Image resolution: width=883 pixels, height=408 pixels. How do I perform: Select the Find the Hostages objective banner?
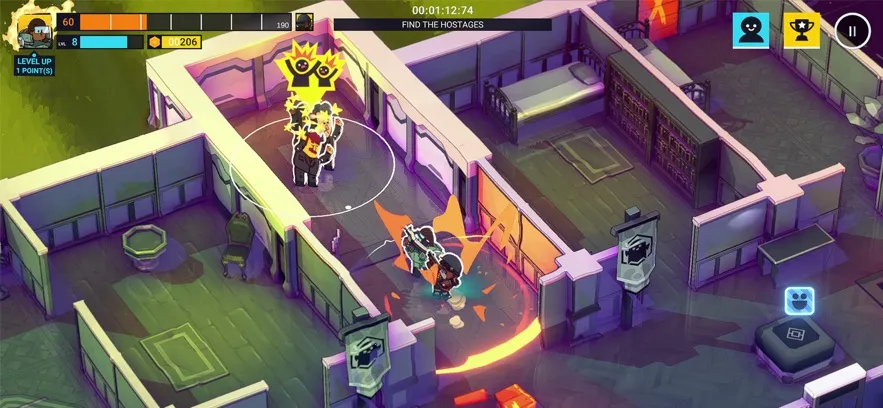442,24
